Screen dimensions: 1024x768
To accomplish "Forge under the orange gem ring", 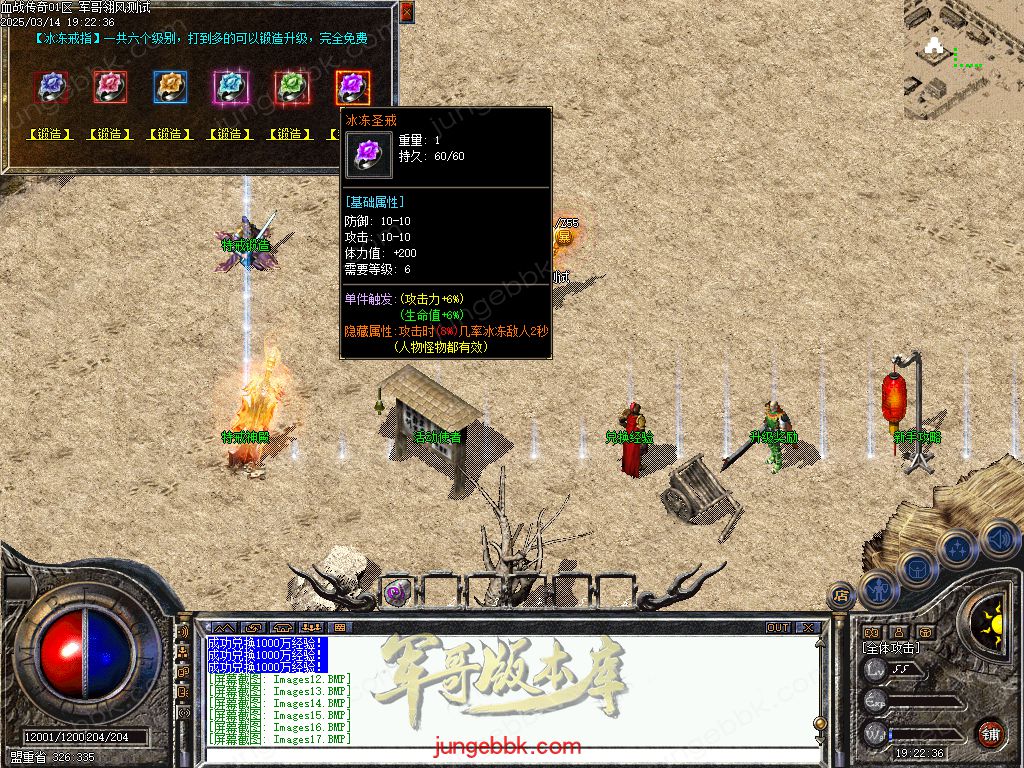I will tap(170, 134).
